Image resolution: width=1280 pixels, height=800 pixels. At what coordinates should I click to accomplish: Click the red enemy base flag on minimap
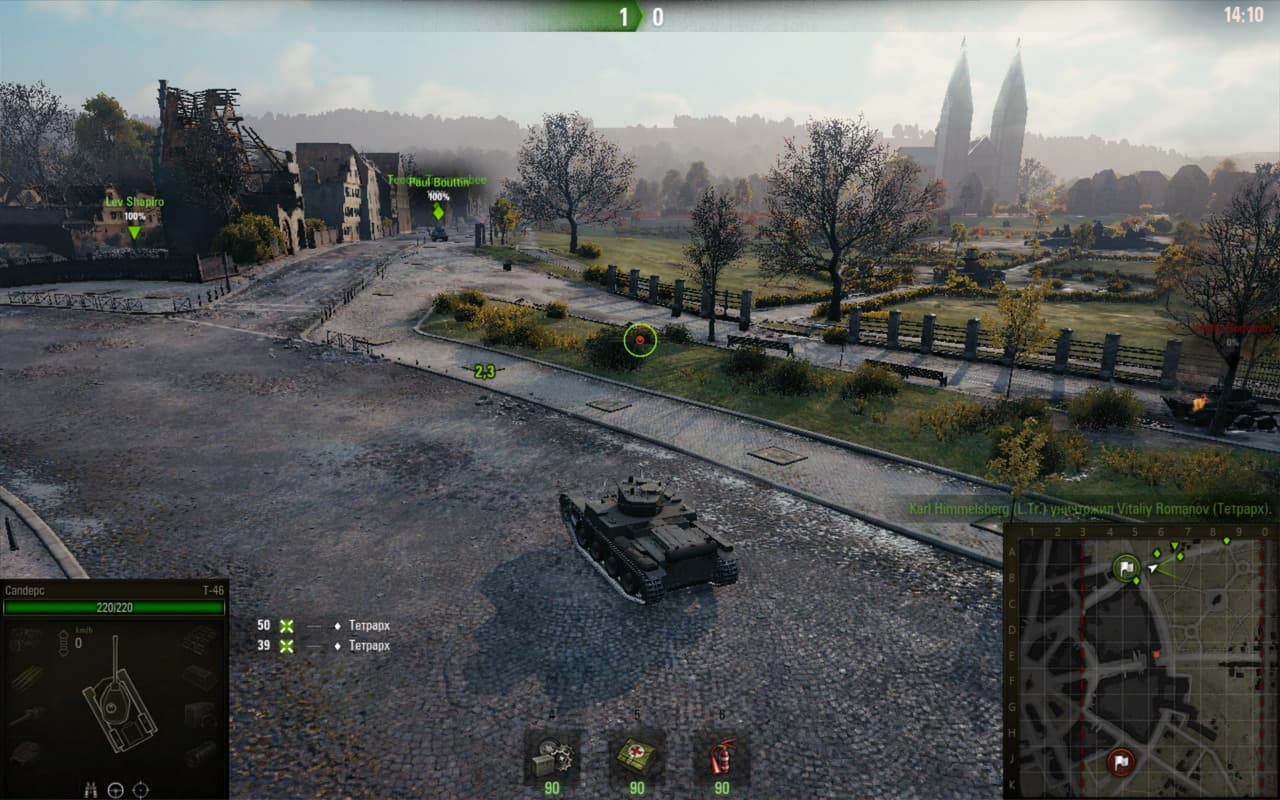pos(1121,761)
